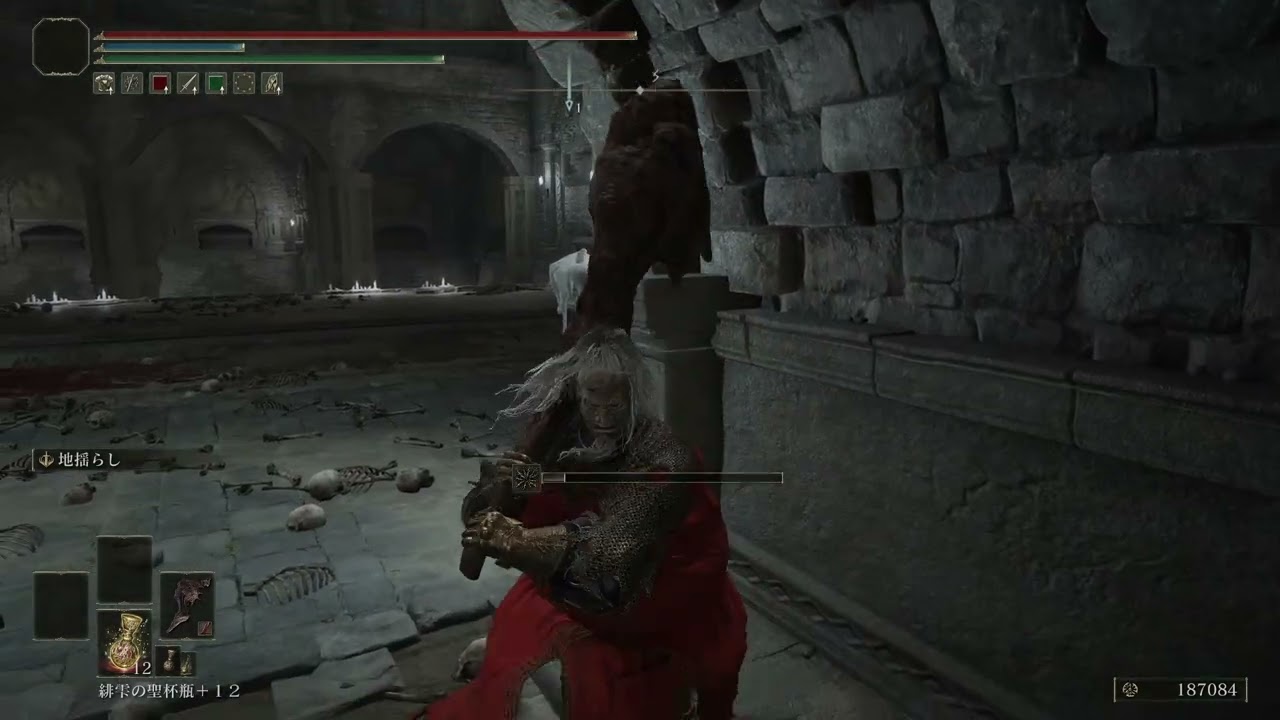1280x720 pixels.
Task: Click the Flask of Crimson Tears icon
Action: point(127,640)
